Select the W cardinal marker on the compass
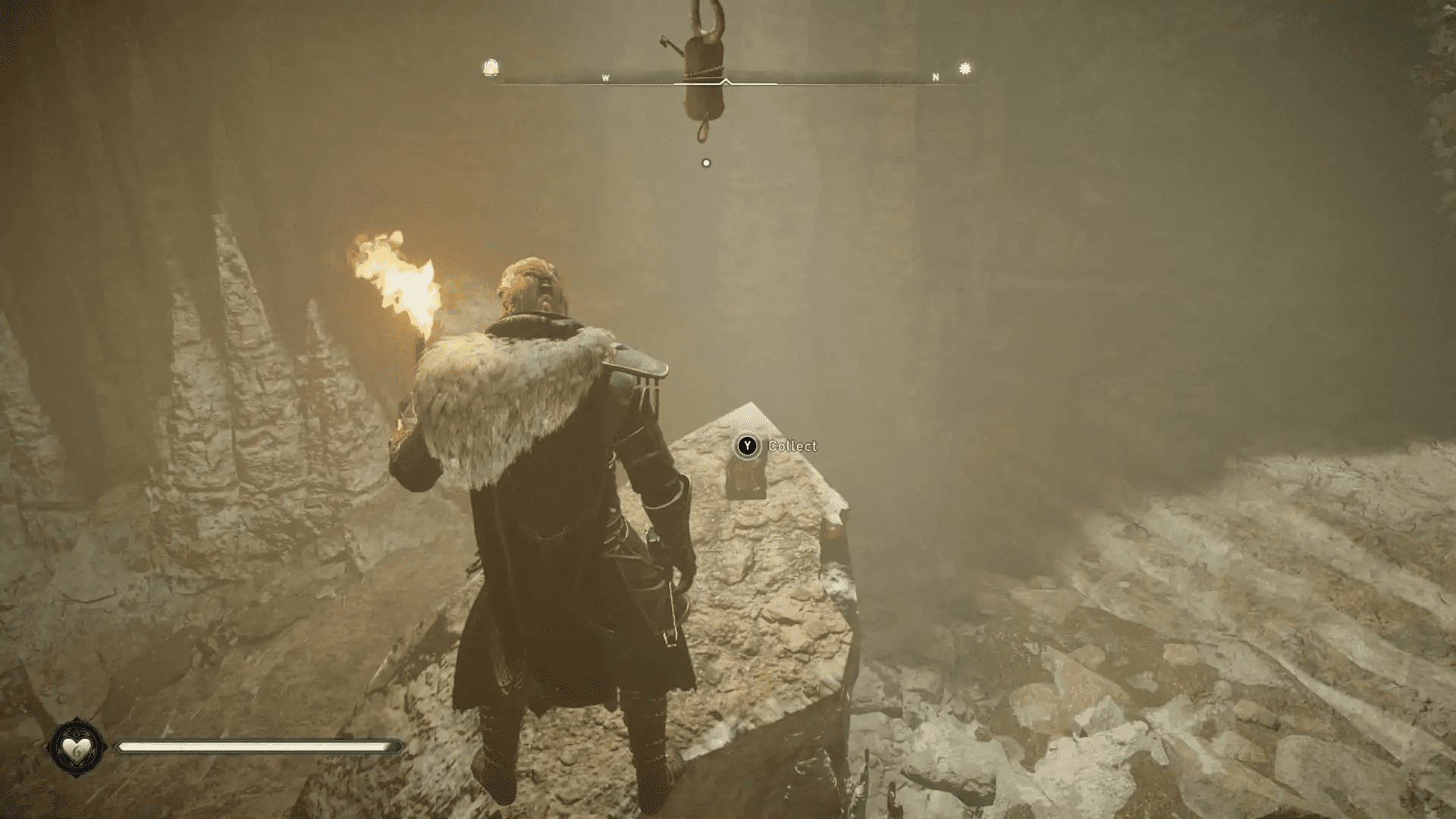Viewport: 1456px width, 819px height. pos(605,77)
